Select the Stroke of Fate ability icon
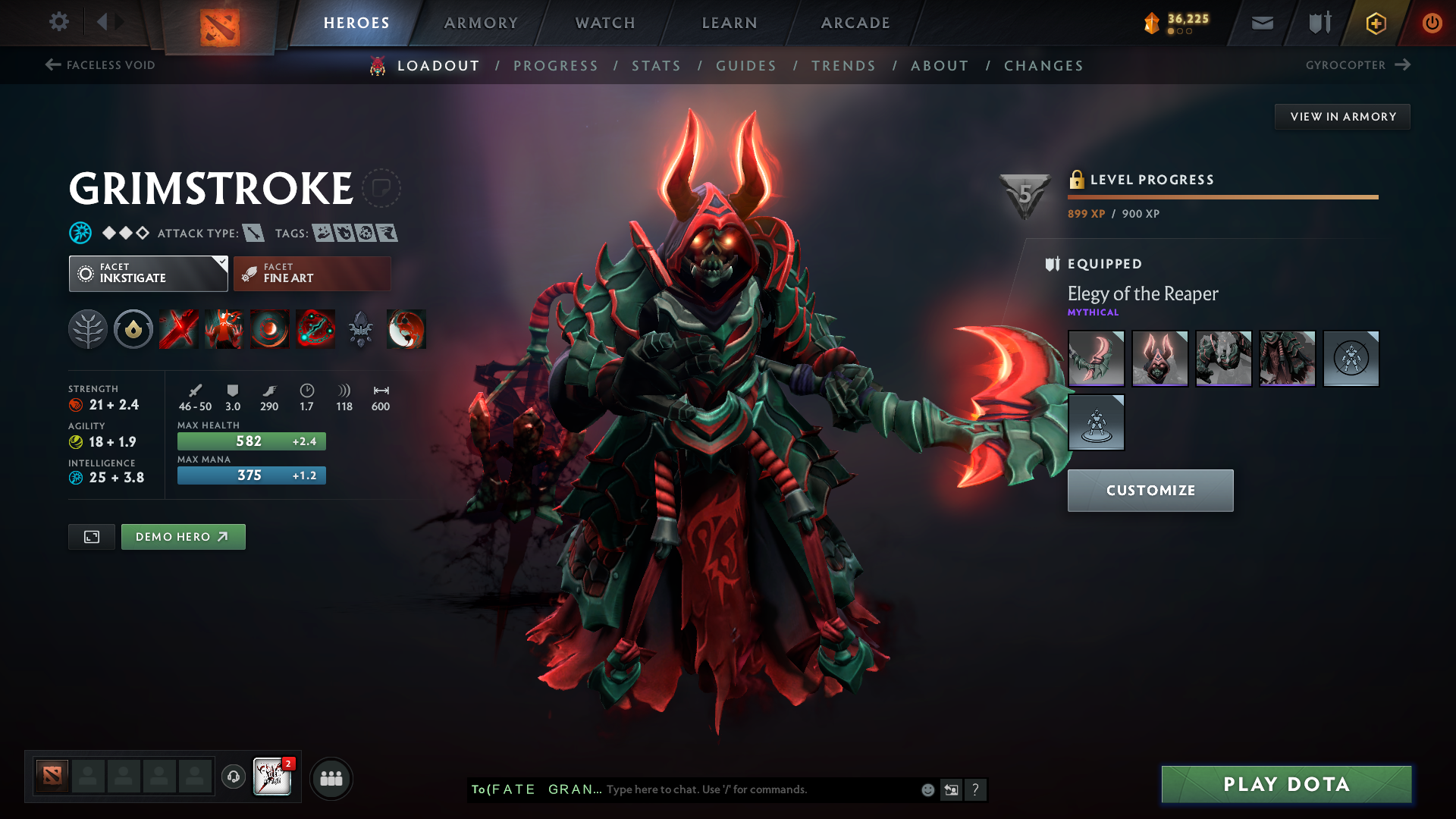Screen dimensions: 1456x819 click(178, 329)
